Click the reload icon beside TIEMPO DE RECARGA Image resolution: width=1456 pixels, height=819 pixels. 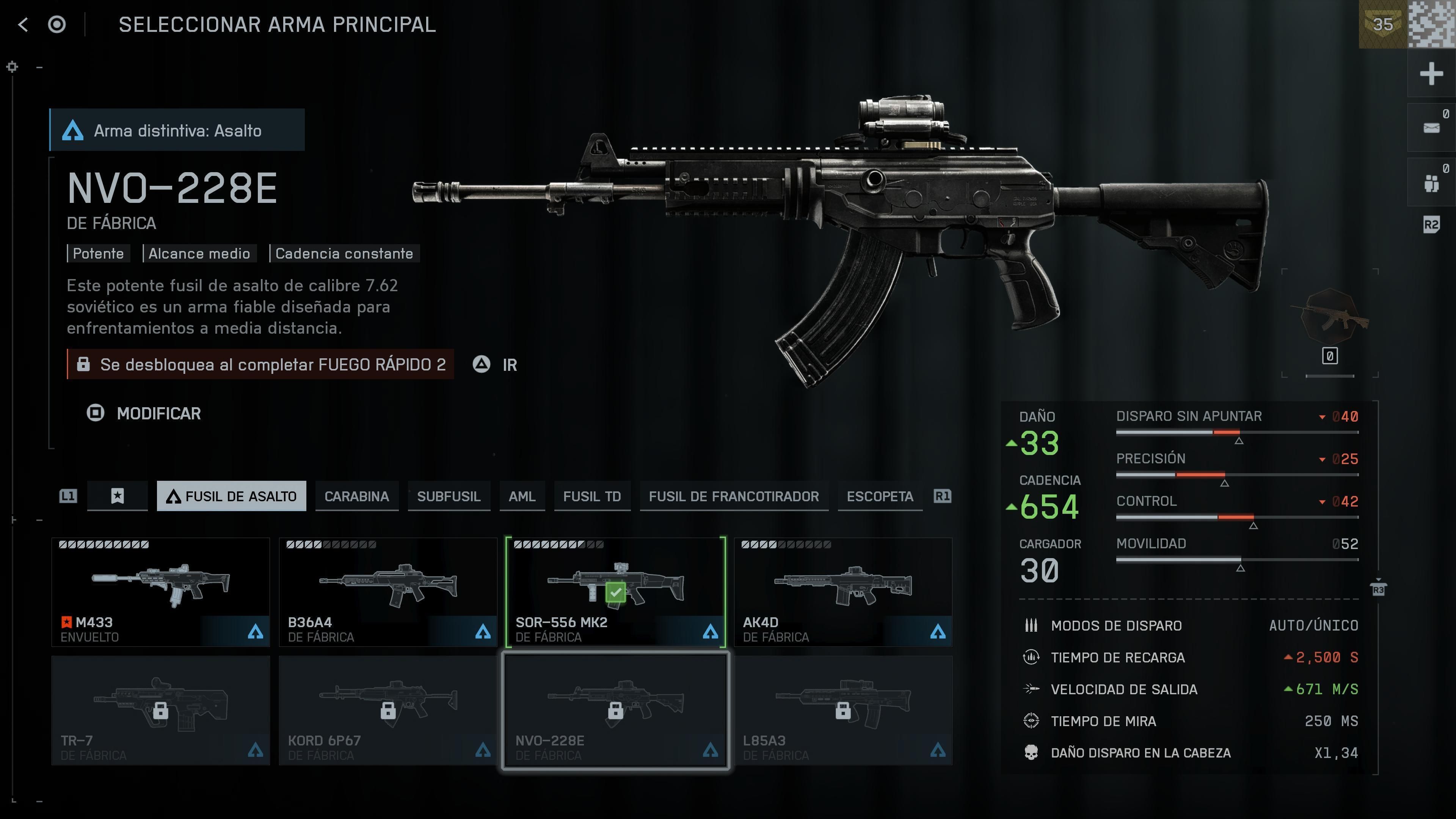(1031, 657)
